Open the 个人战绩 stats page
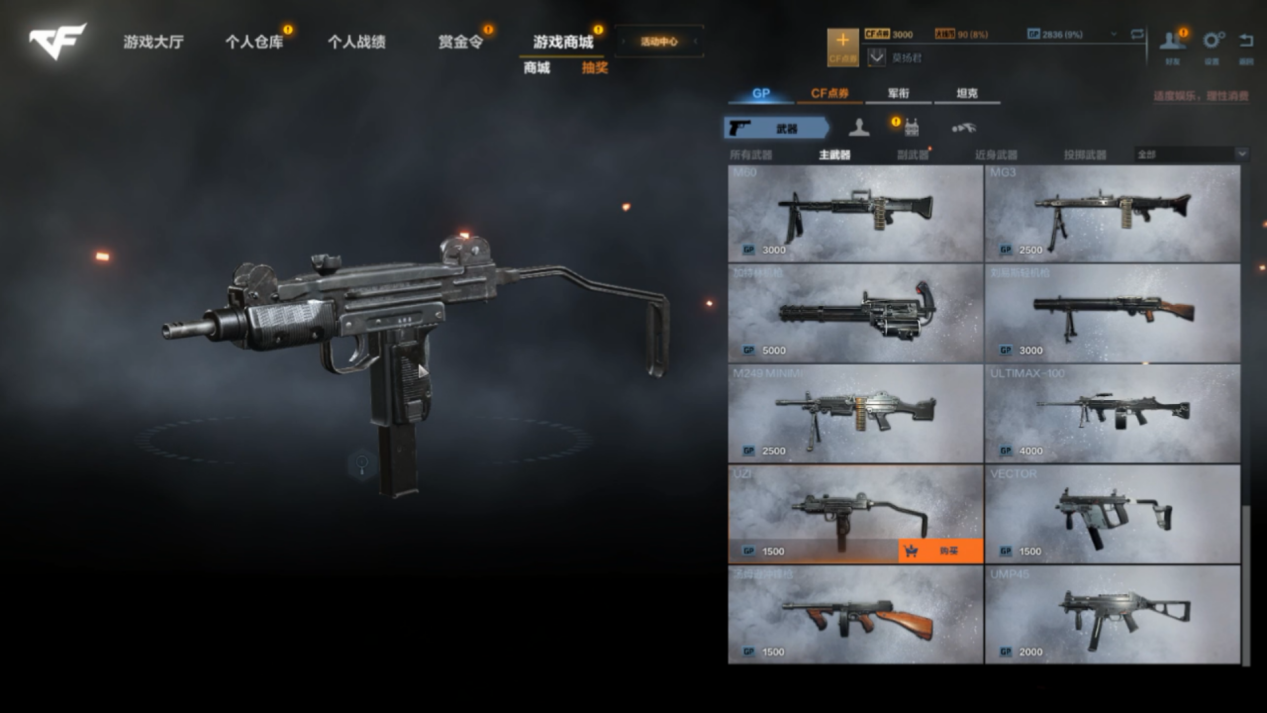This screenshot has width=1267, height=713. pyautogui.click(x=356, y=42)
